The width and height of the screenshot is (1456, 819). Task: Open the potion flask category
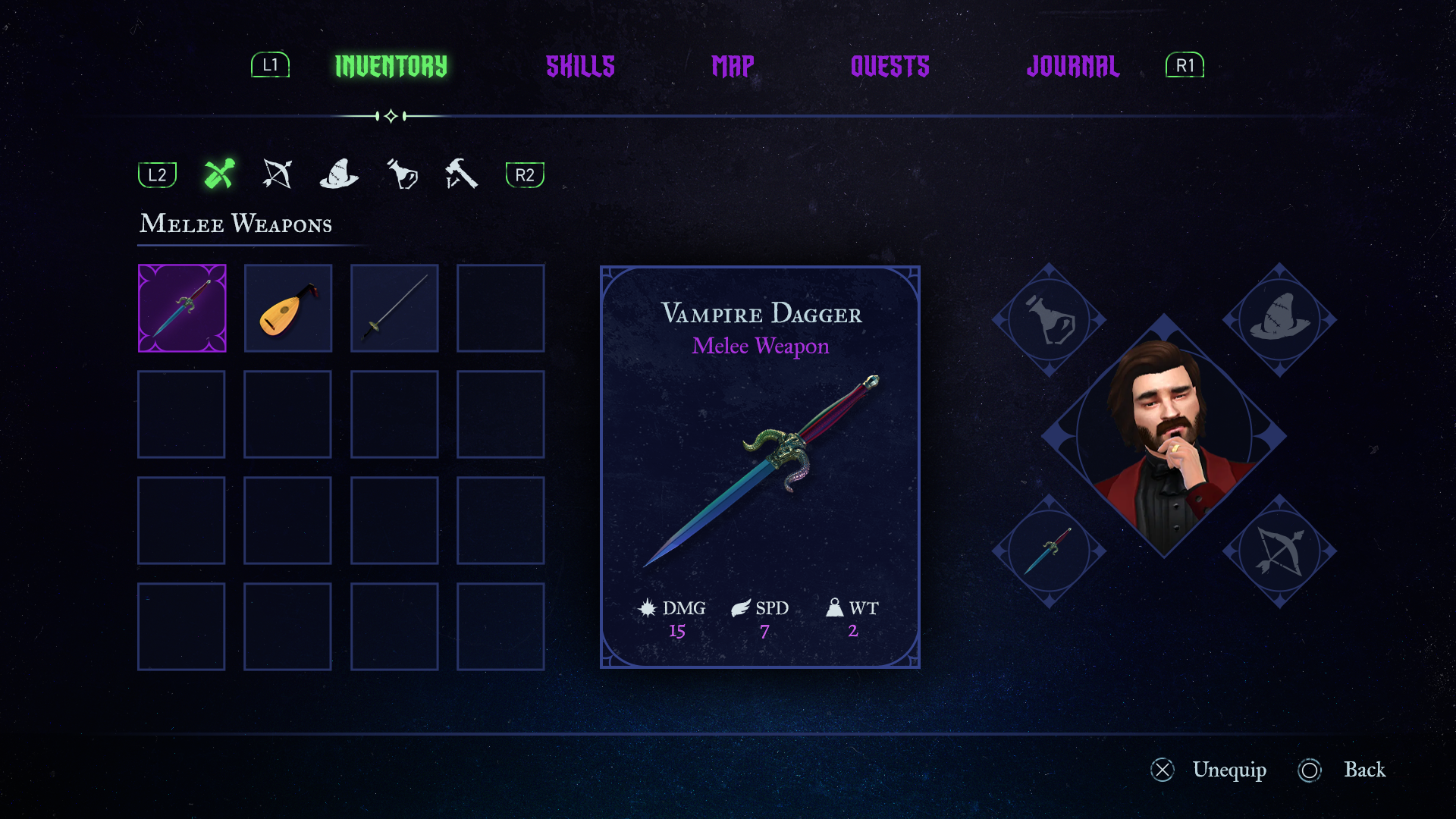[x=402, y=174]
